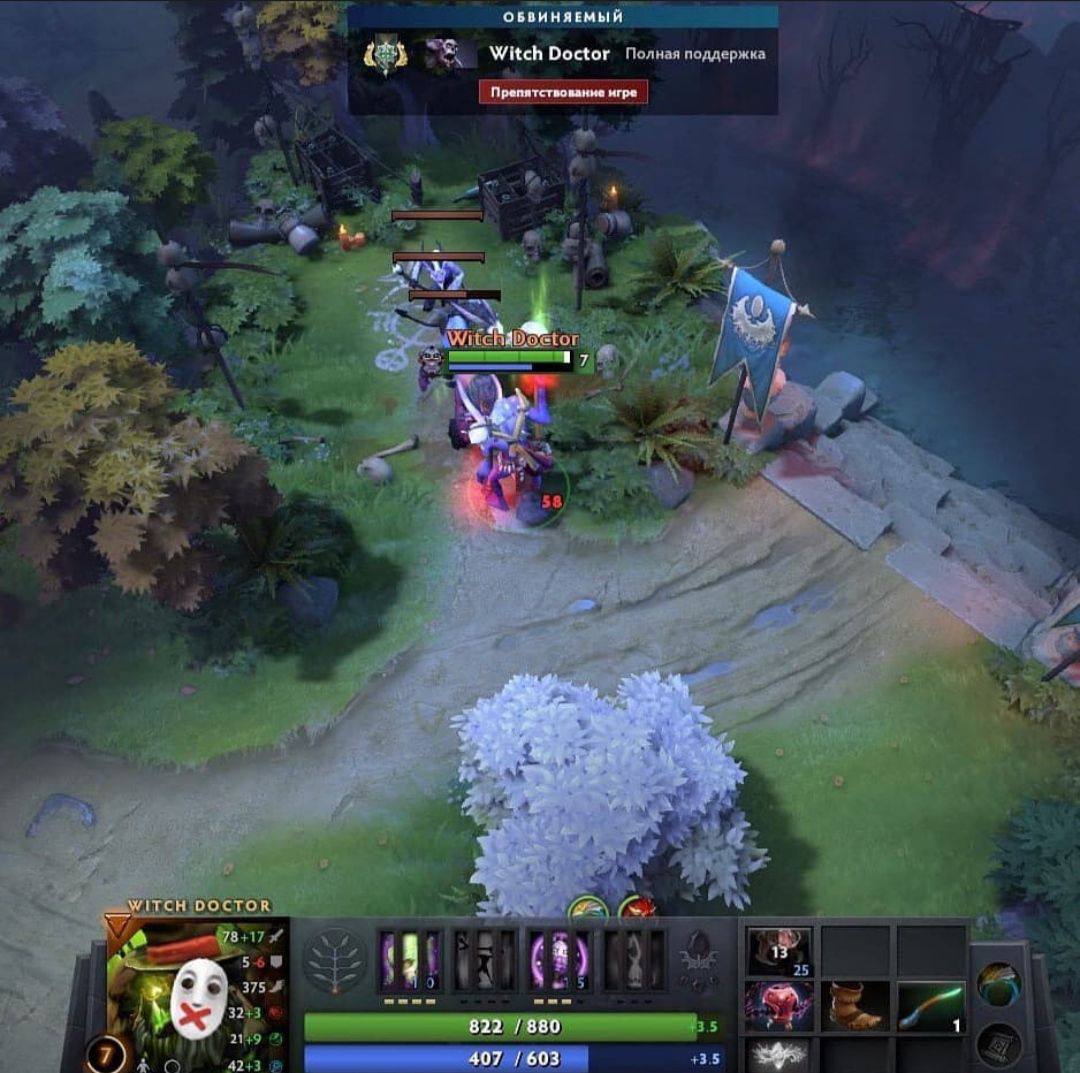1080x1073 pixels.
Task: Click the green buff icon above abilities
Action: coord(588,910)
